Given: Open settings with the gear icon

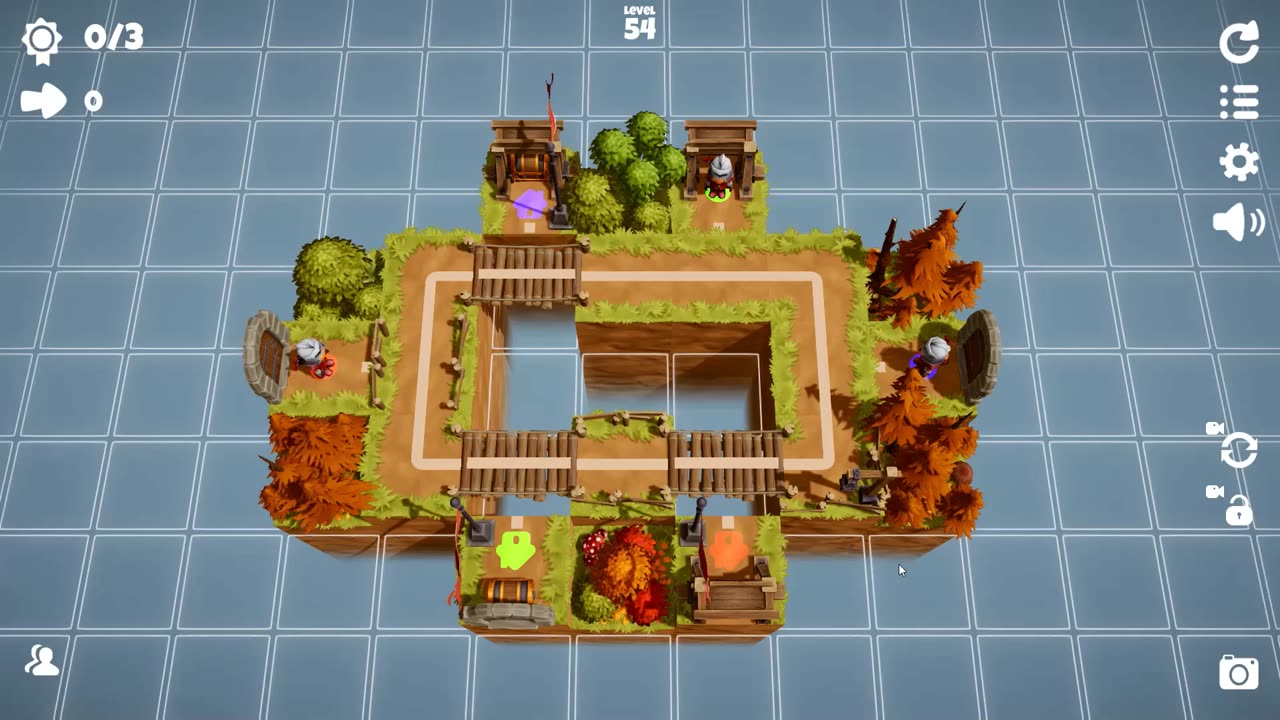Looking at the screenshot, I should [1239, 162].
